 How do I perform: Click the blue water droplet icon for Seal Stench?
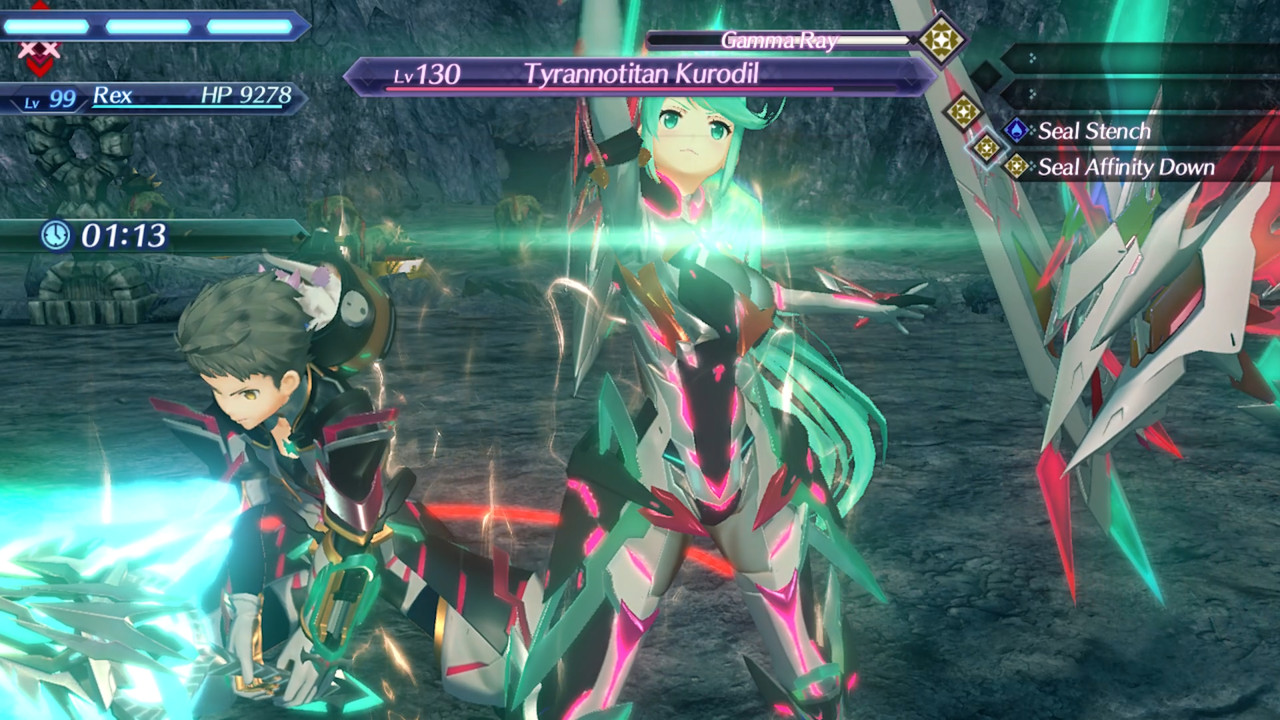point(1016,129)
